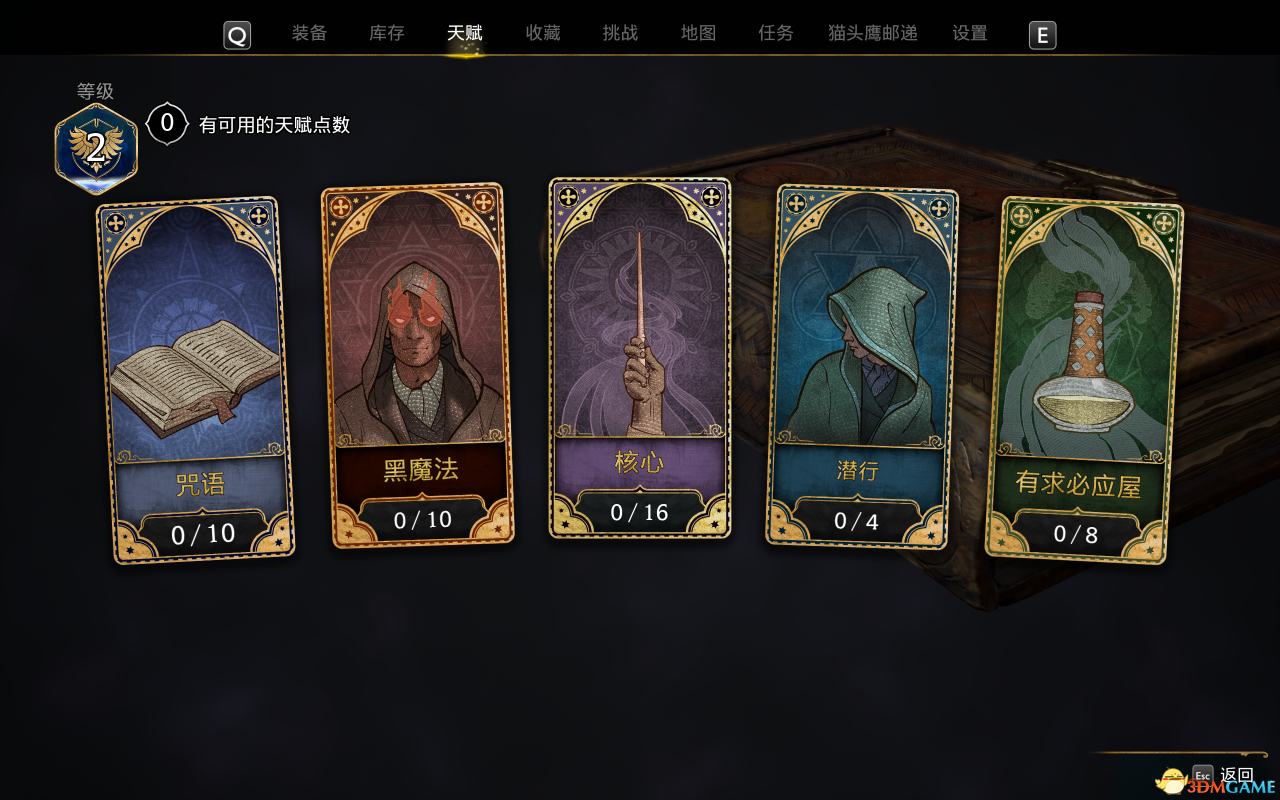Open the 地图 menu item
1280x800 pixels.
[697, 33]
